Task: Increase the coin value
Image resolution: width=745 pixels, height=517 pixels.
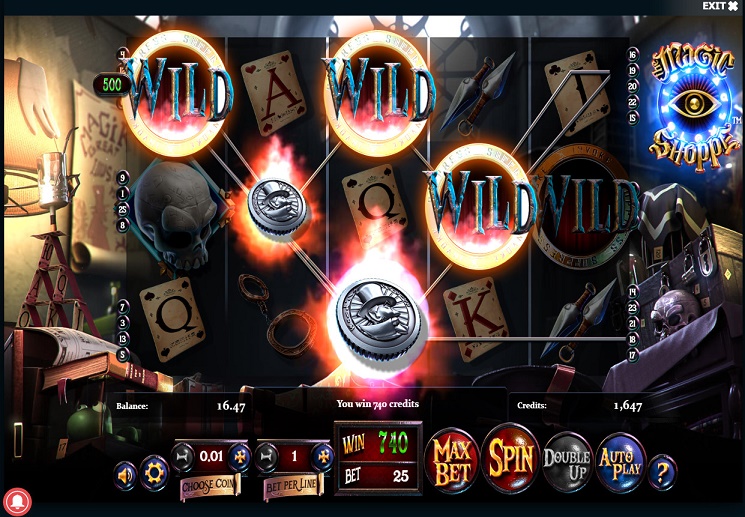Action: pos(240,457)
